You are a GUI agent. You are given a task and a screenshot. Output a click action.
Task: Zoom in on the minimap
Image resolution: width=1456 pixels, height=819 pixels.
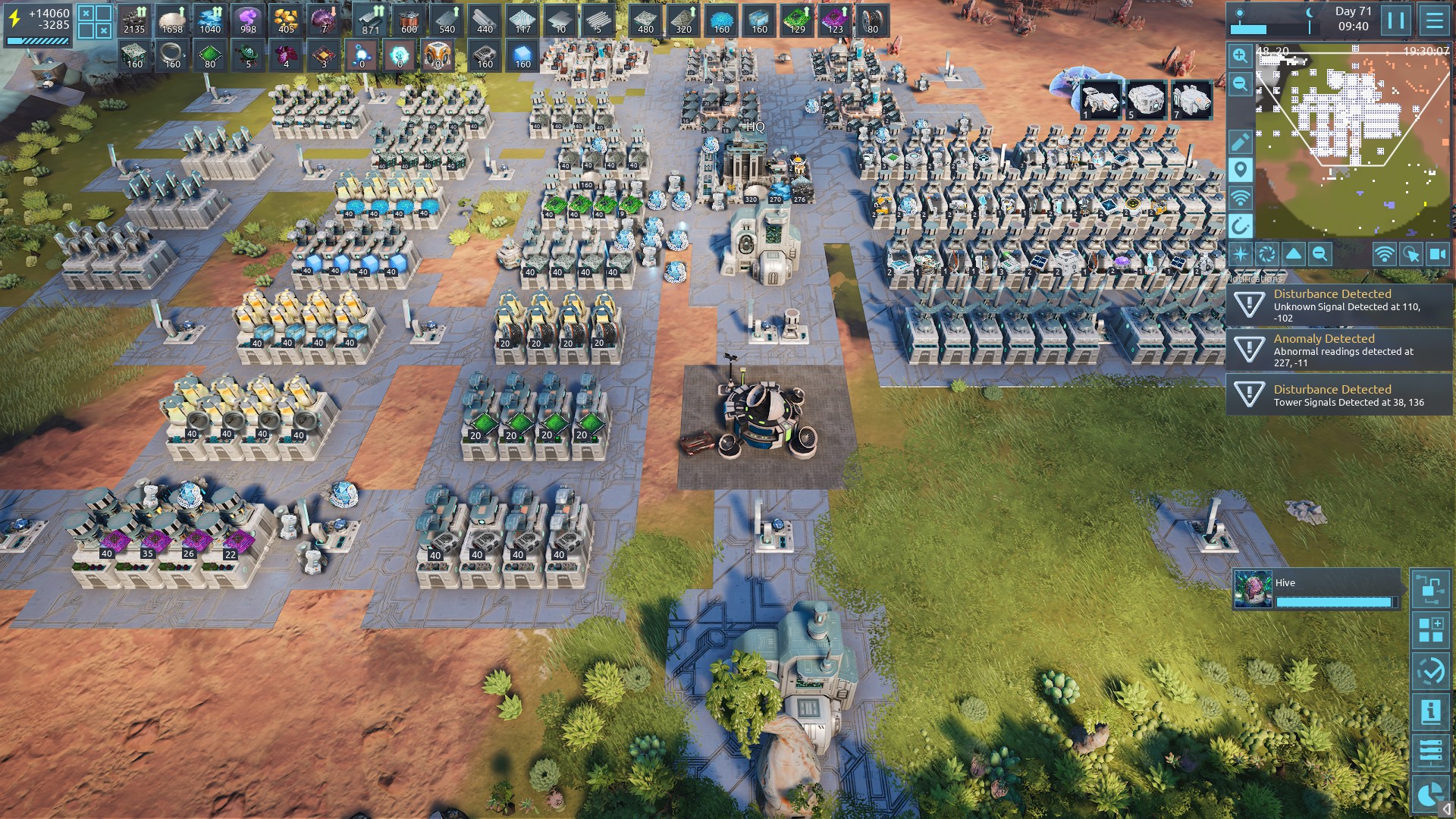tap(1240, 56)
